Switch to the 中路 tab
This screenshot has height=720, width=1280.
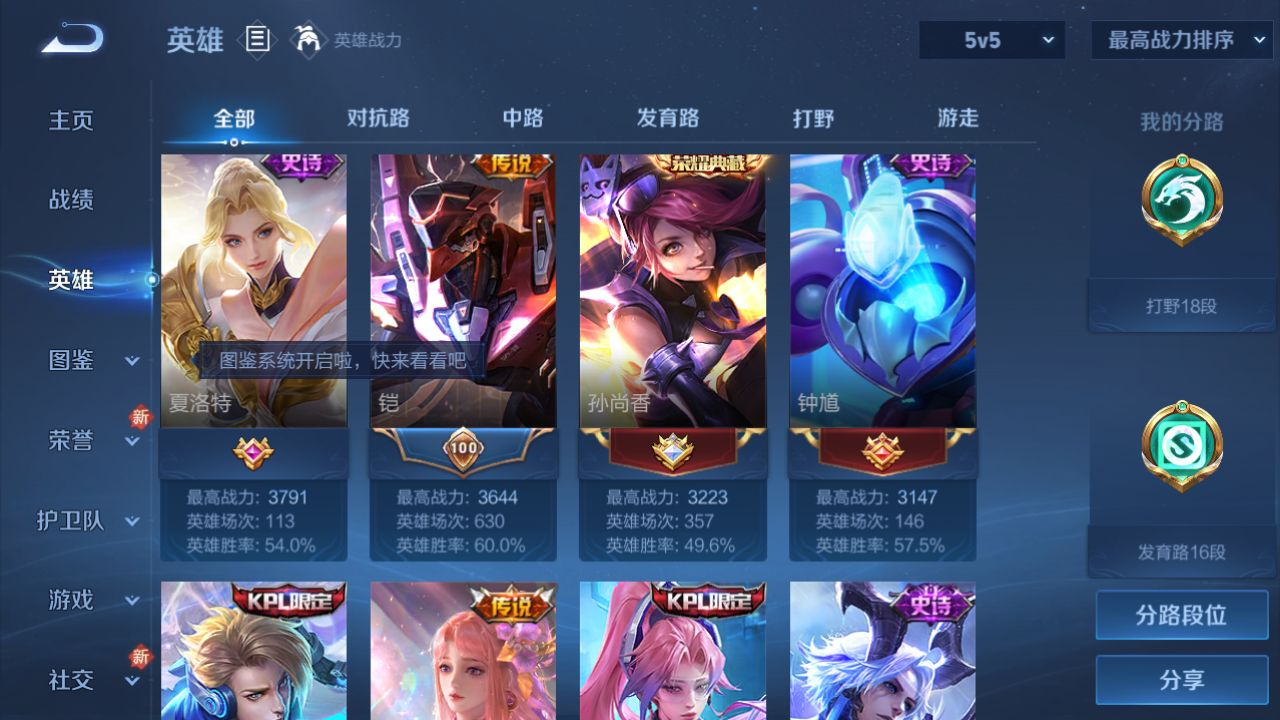click(523, 118)
